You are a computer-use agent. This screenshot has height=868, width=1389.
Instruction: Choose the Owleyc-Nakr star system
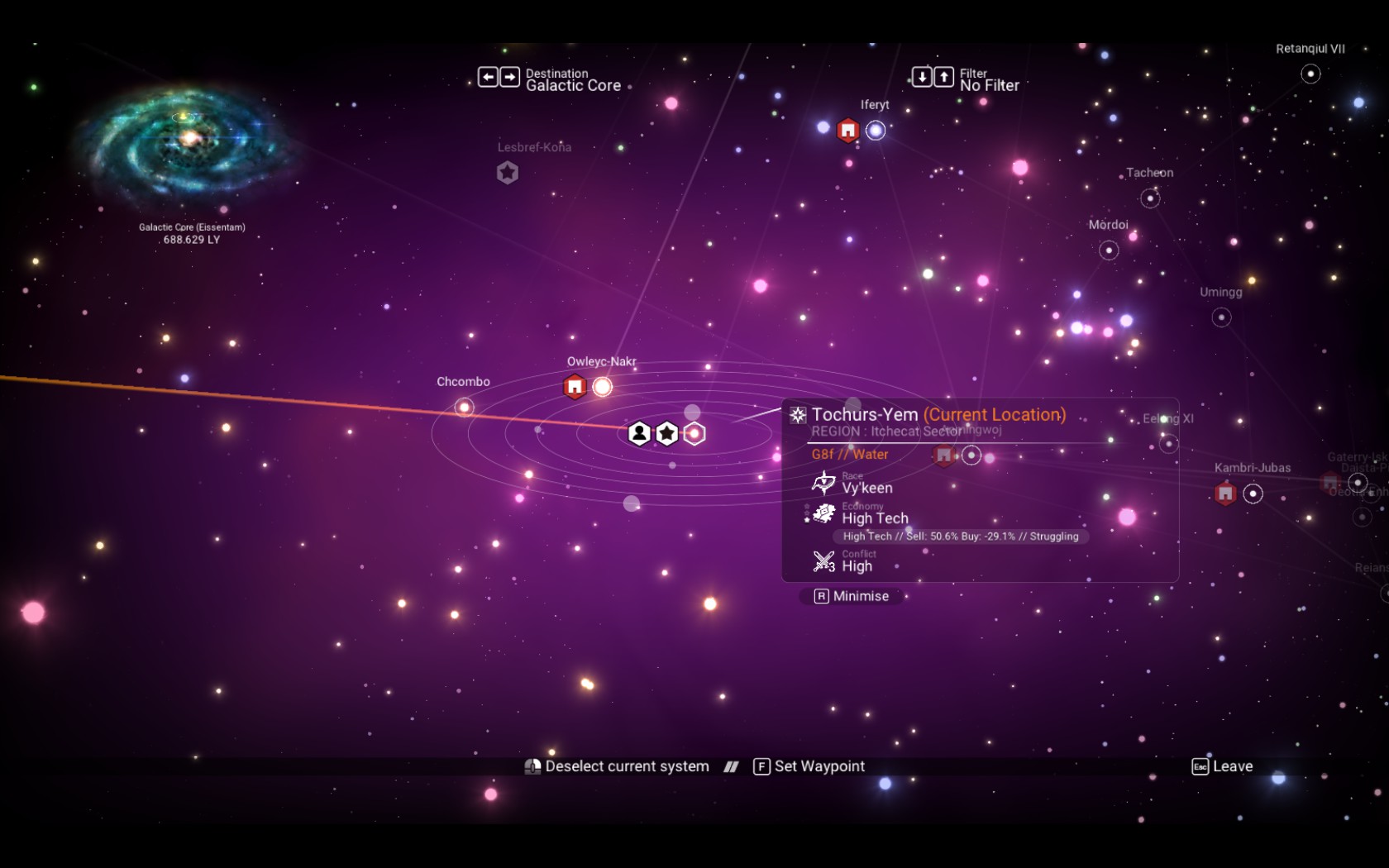(x=603, y=387)
